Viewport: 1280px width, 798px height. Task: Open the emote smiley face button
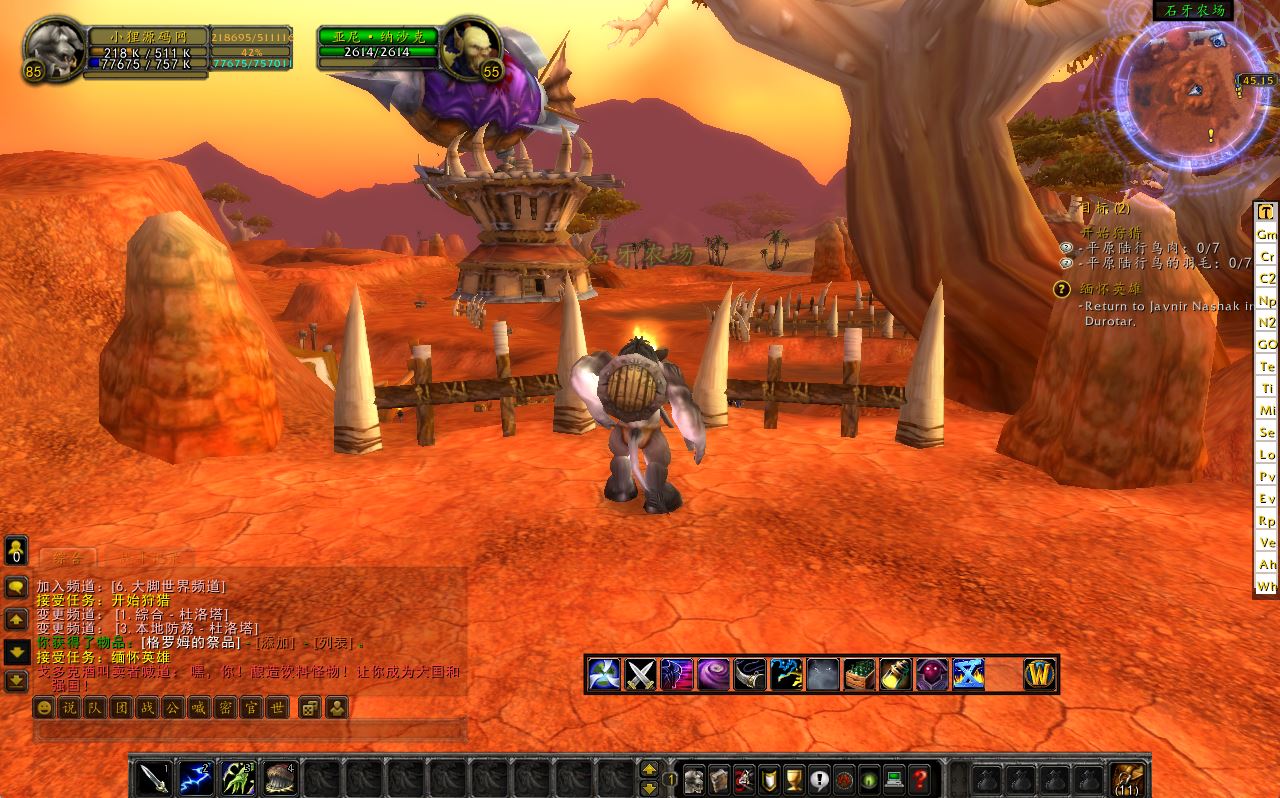pyautogui.click(x=44, y=708)
